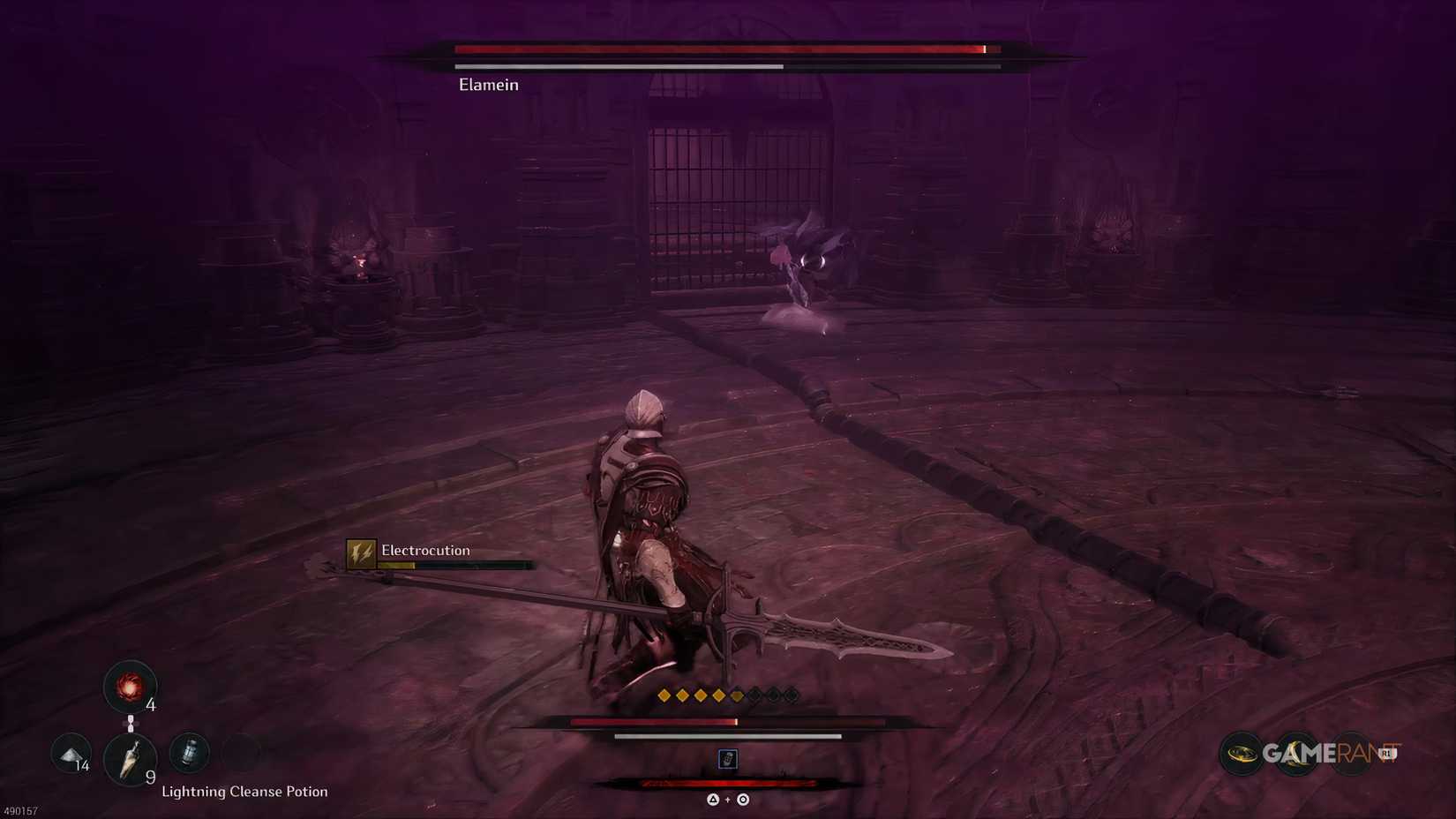Use the Lightning Cleanse Potion icon
This screenshot has height=819, width=1456.
pos(189,751)
